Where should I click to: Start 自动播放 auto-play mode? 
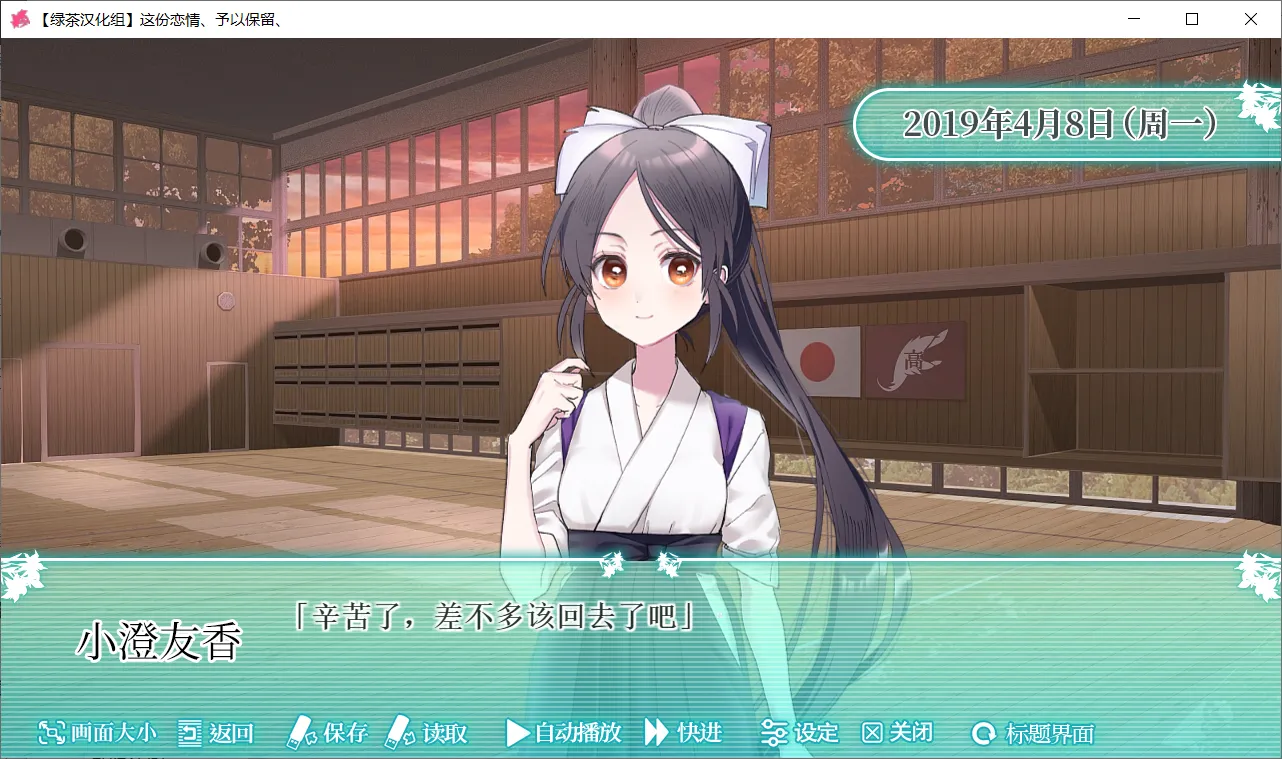(564, 733)
